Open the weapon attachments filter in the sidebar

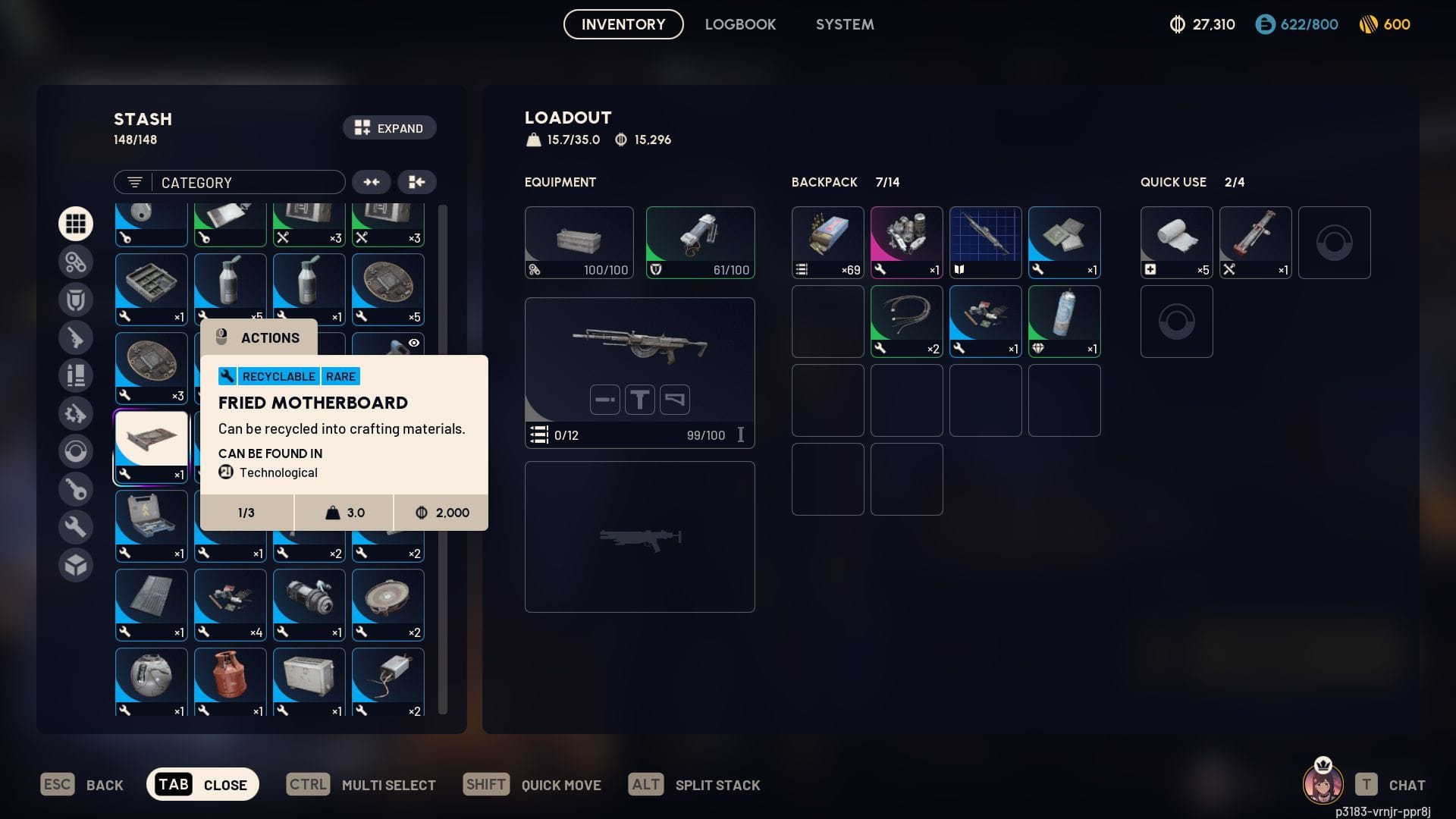76,413
